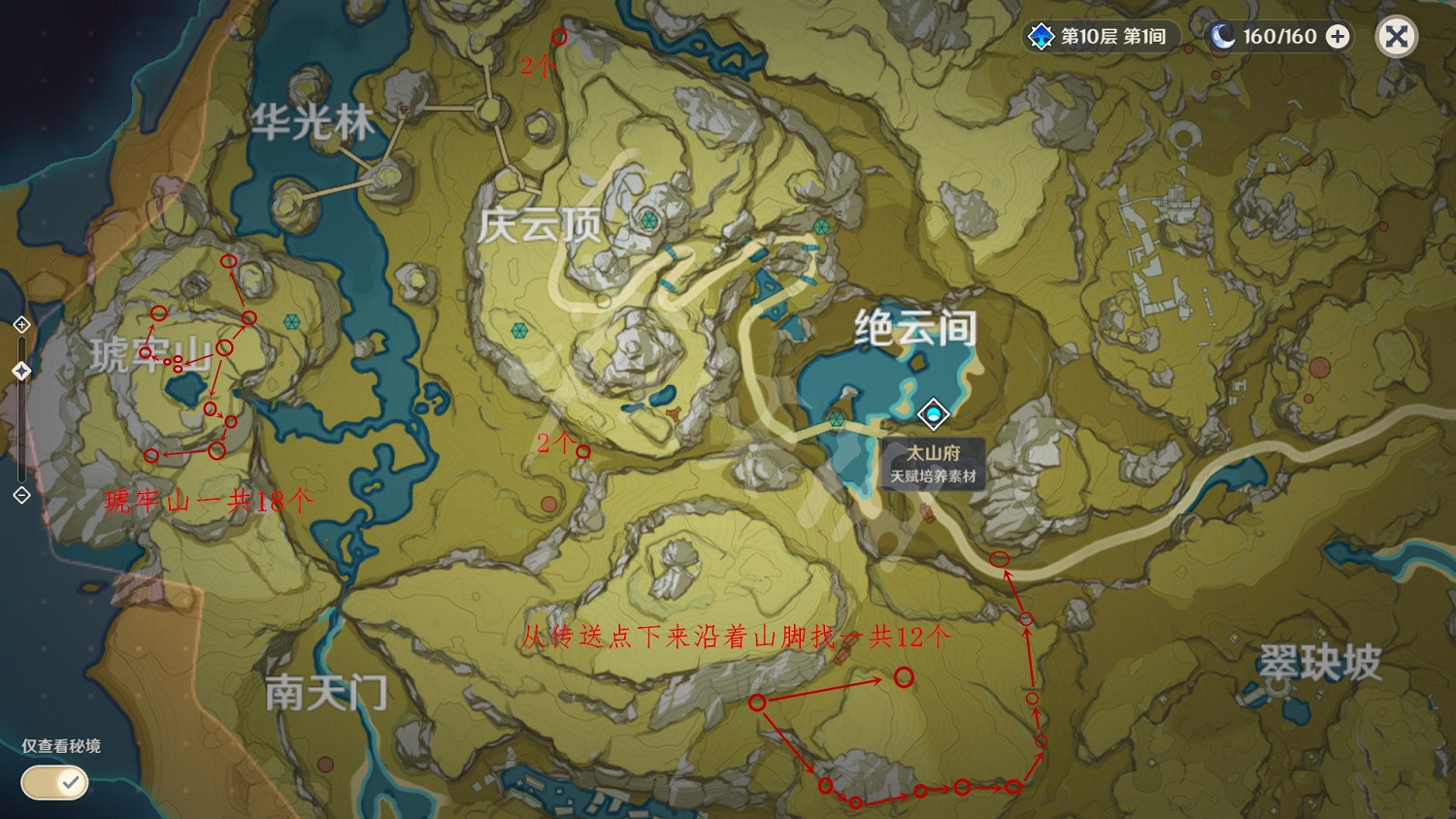Open the domain icon atop 庆云顶
This screenshot has width=1456, height=819.
coord(647,221)
